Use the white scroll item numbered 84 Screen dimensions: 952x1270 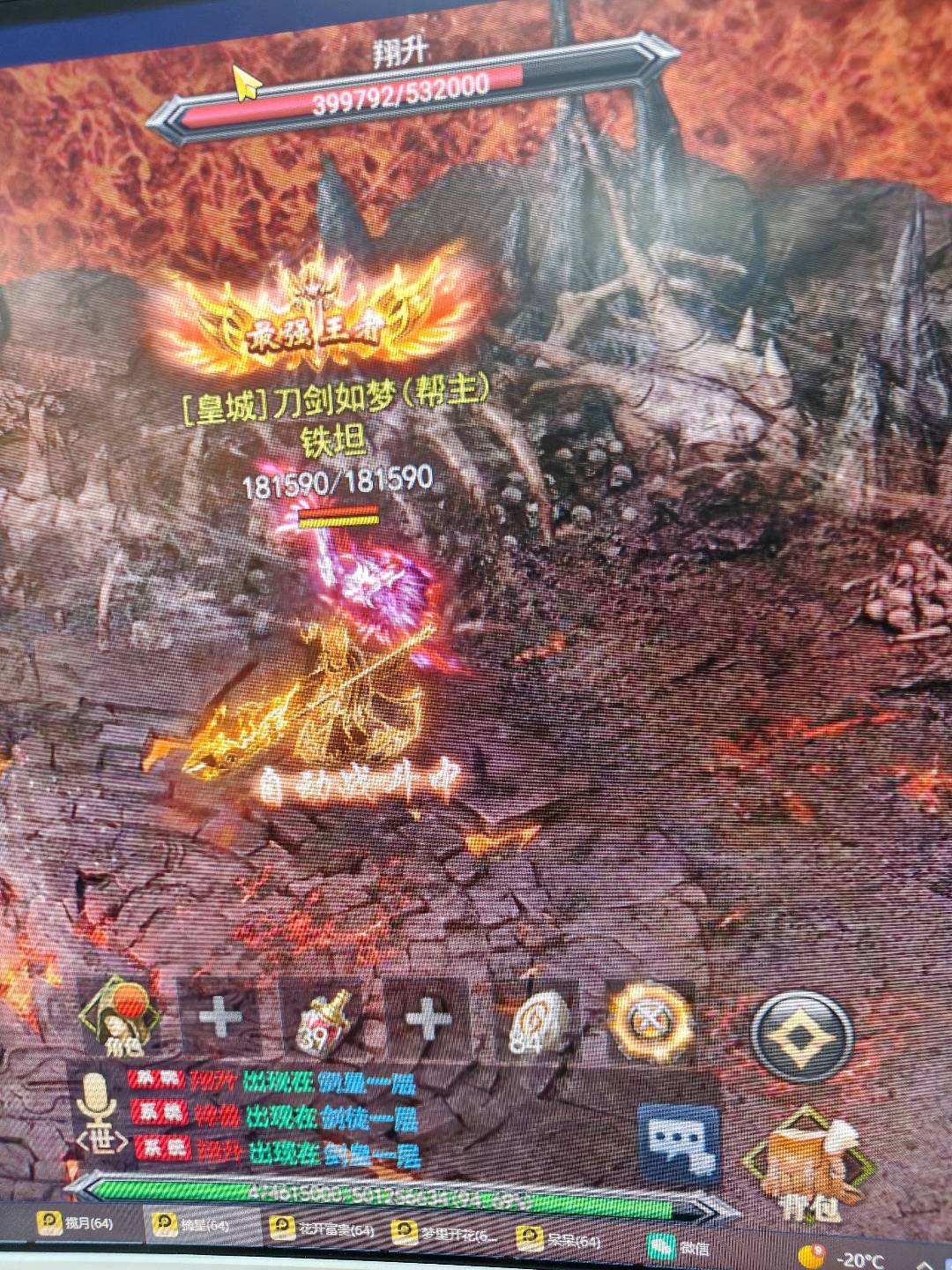(537, 1023)
